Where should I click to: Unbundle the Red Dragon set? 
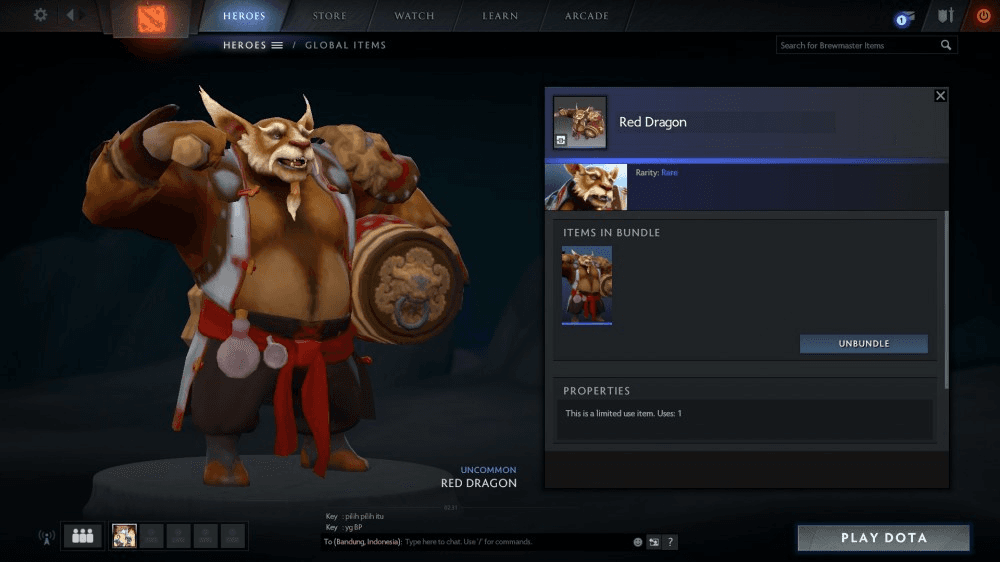[863, 344]
